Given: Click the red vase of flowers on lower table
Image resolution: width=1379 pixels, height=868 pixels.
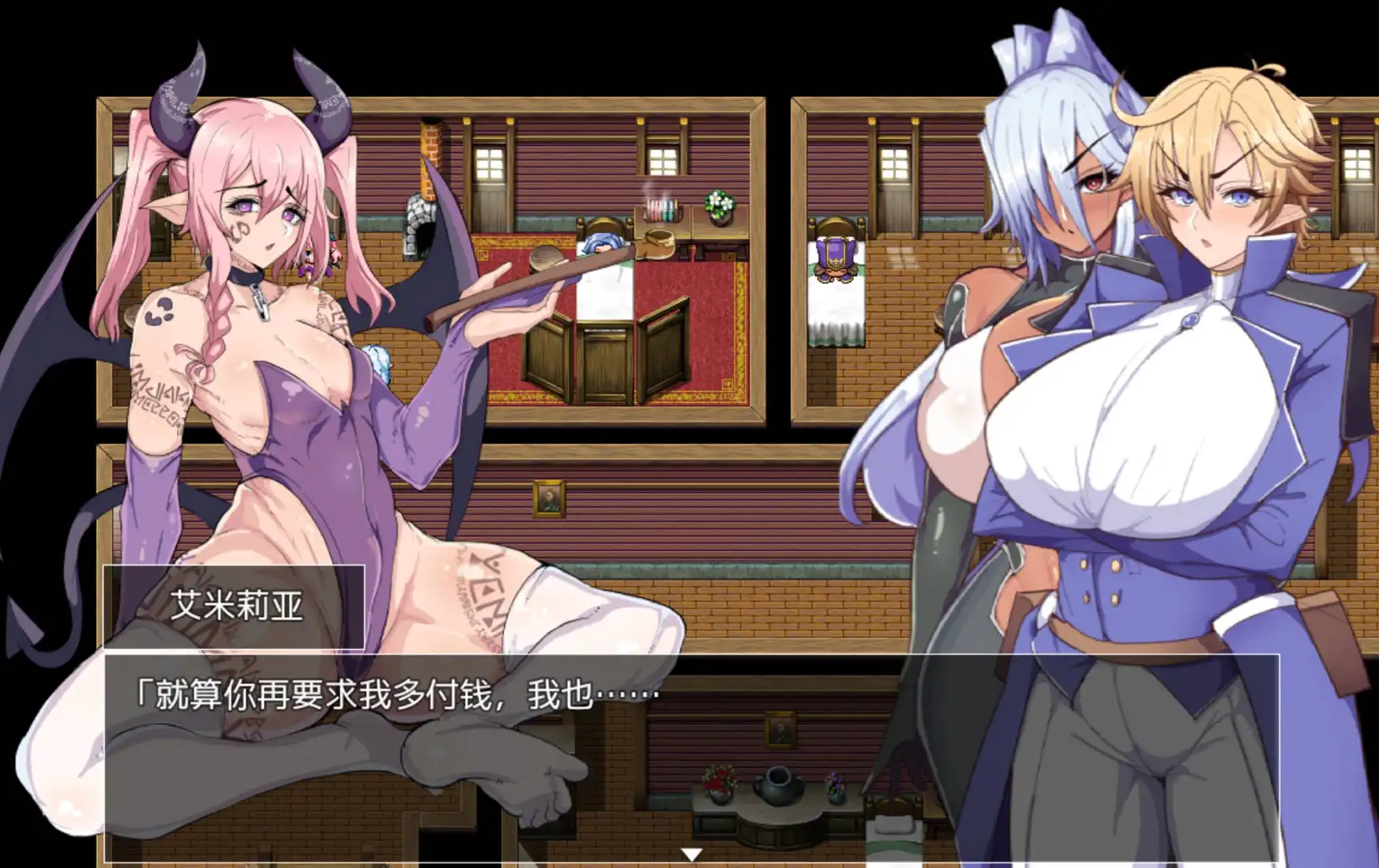Looking at the screenshot, I should point(720,782).
